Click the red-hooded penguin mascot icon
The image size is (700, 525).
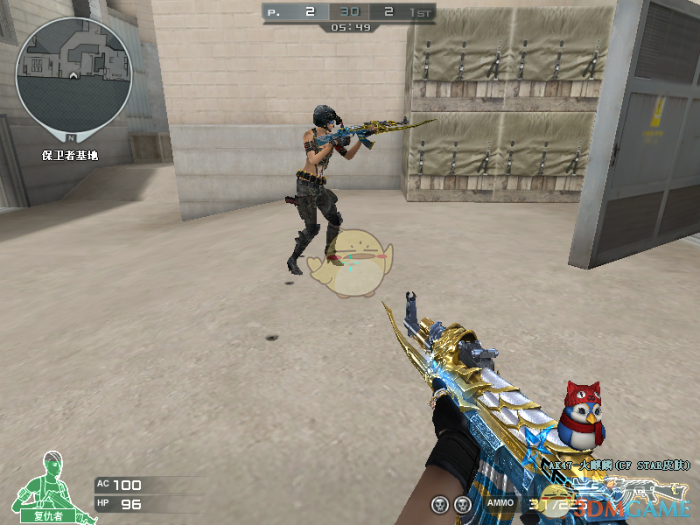click(579, 415)
